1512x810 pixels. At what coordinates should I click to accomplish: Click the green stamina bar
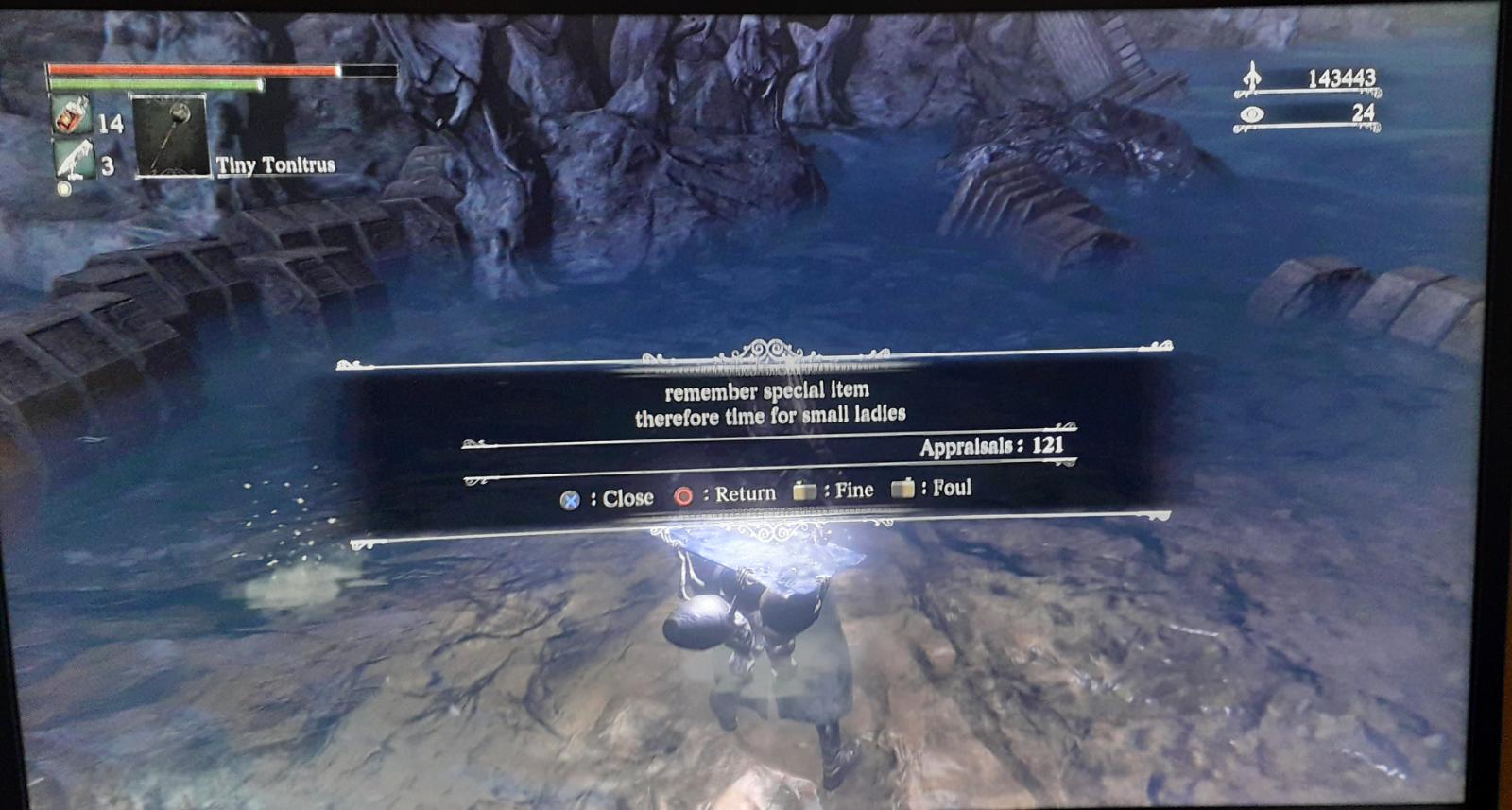pos(170,85)
